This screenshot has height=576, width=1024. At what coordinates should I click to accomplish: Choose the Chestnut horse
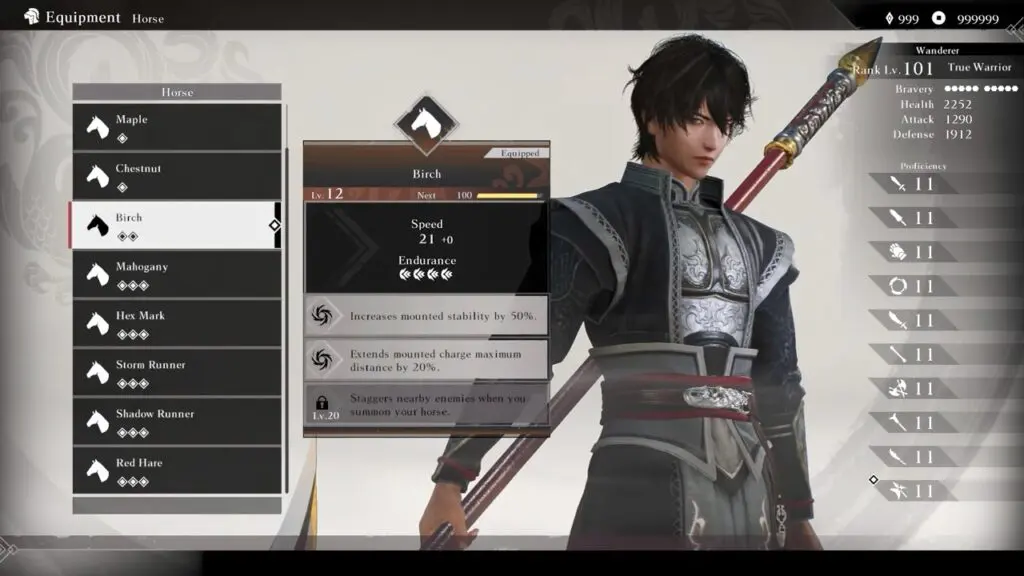click(176, 176)
